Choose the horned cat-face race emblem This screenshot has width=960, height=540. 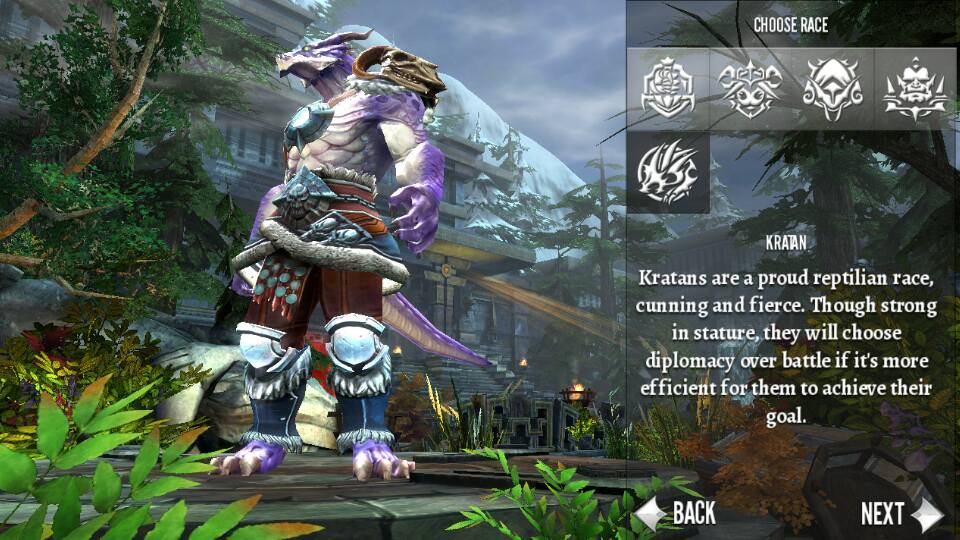(750, 88)
